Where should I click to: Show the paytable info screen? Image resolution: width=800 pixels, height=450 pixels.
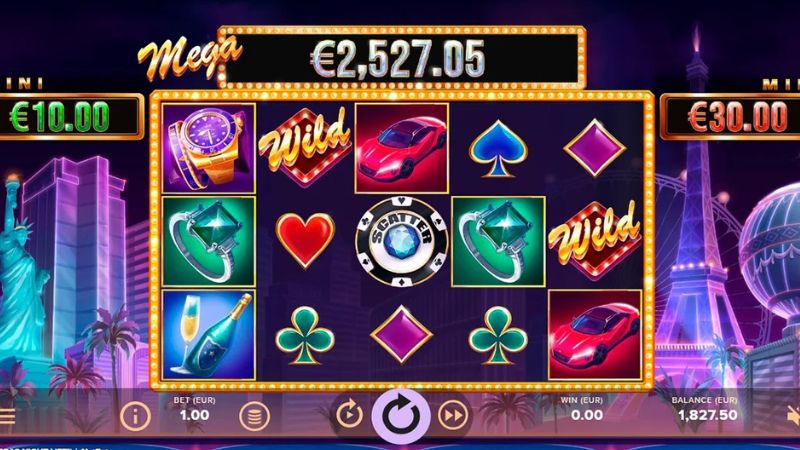click(135, 414)
